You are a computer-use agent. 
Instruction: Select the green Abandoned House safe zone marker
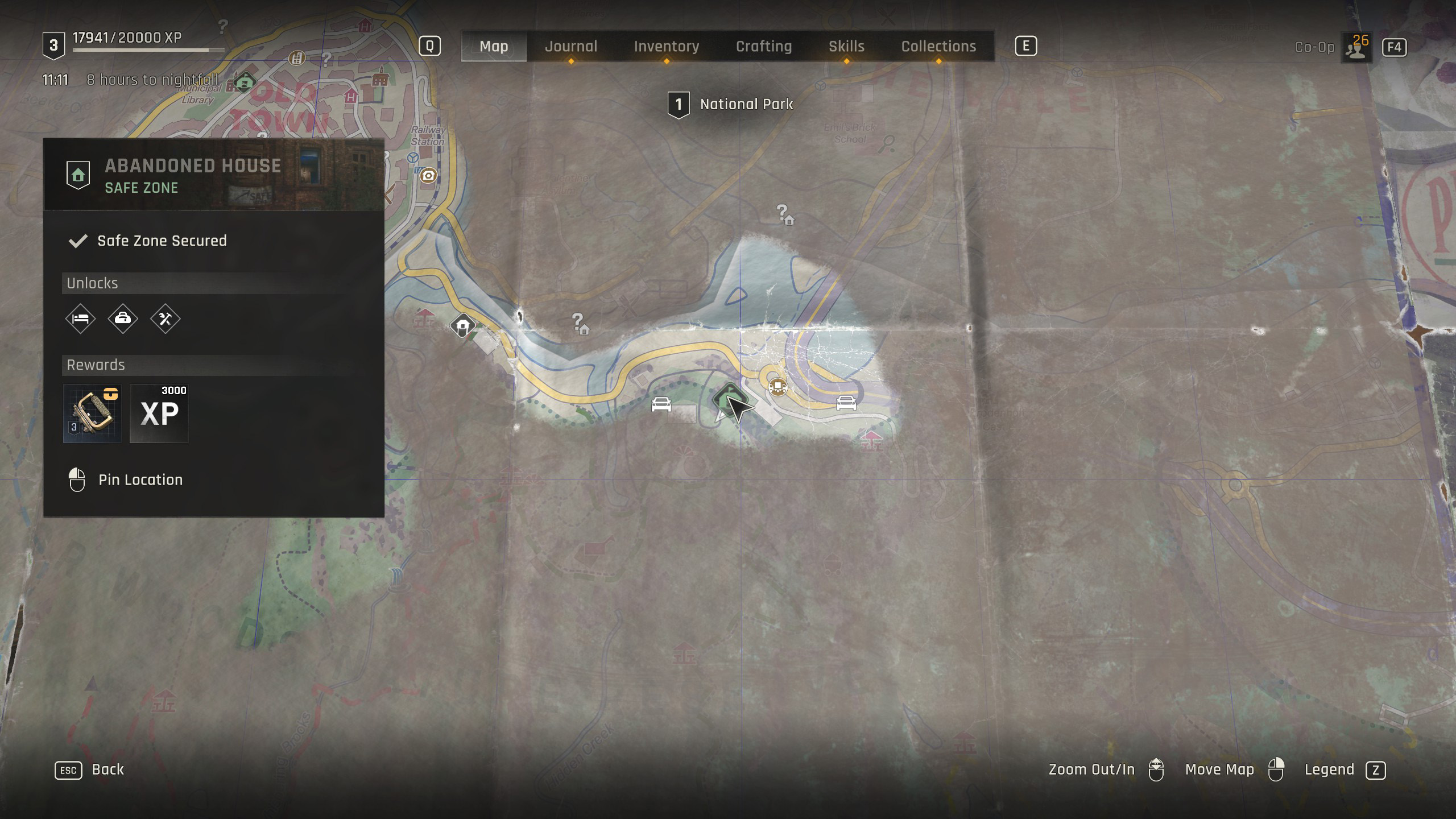[x=728, y=399]
